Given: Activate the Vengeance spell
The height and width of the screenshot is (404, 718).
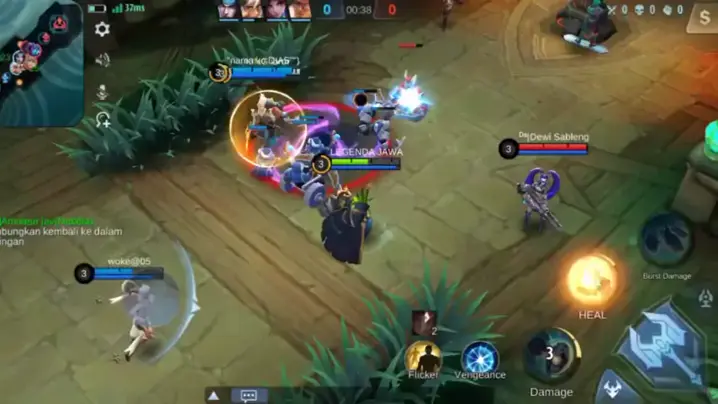Looking at the screenshot, I should click(x=480, y=358).
